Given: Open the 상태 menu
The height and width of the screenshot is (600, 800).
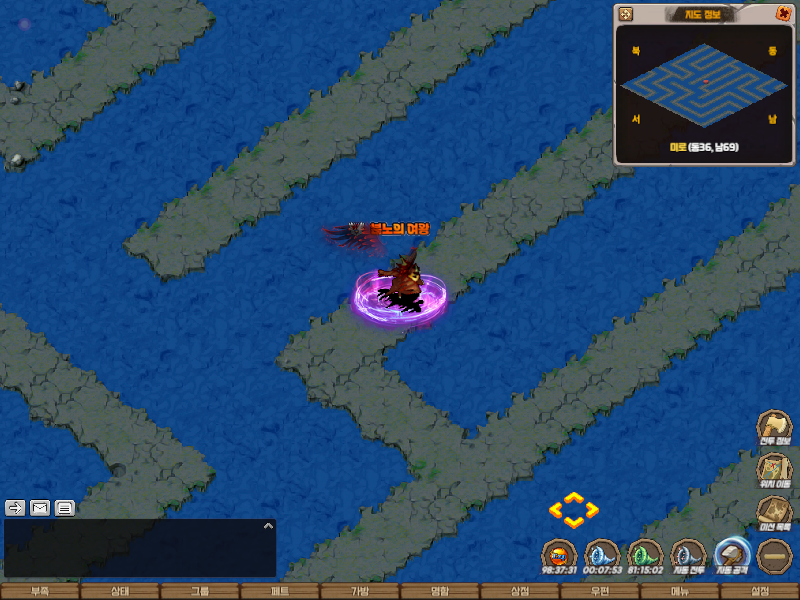Looking at the screenshot, I should point(120,591).
